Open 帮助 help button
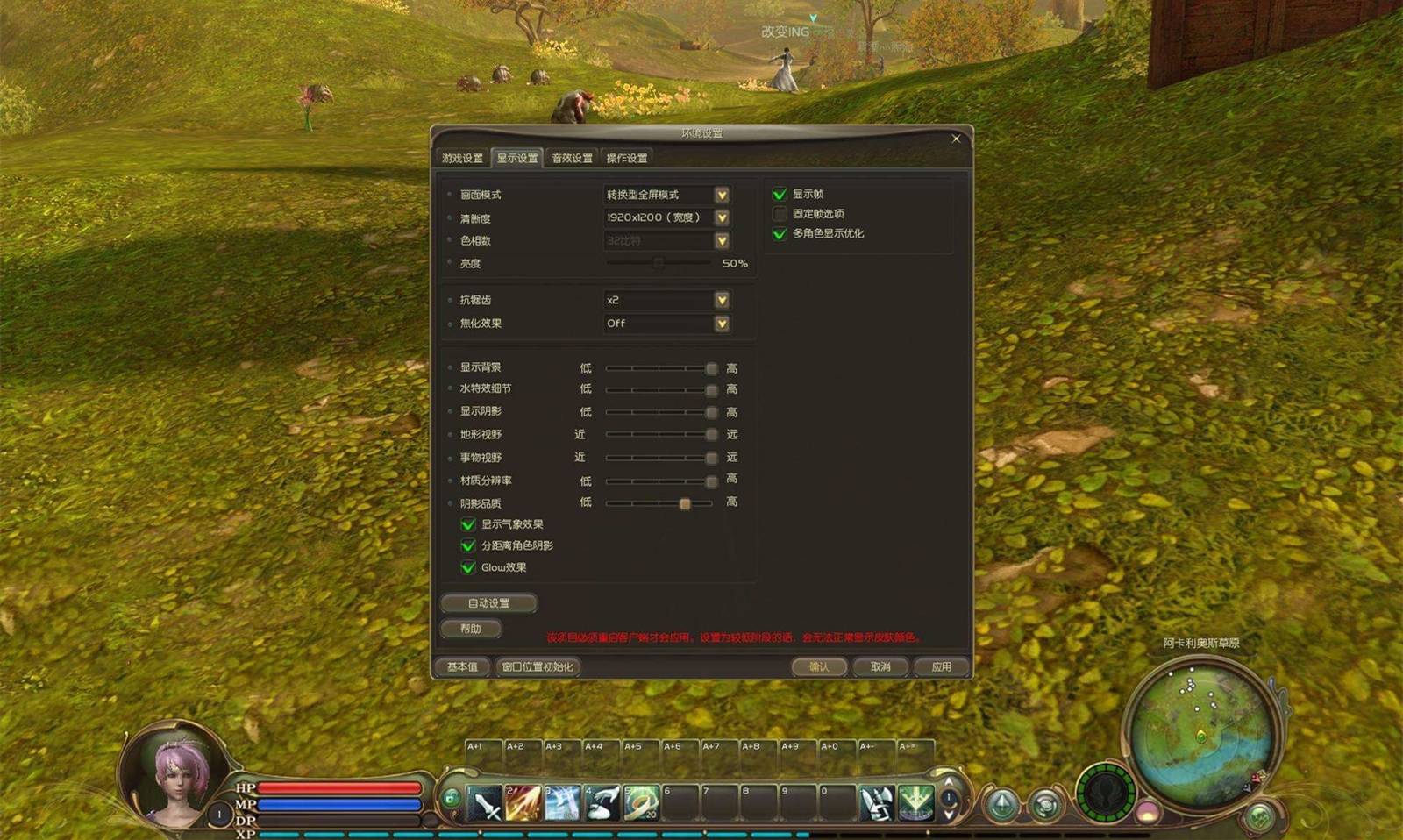1403x840 pixels. point(471,629)
